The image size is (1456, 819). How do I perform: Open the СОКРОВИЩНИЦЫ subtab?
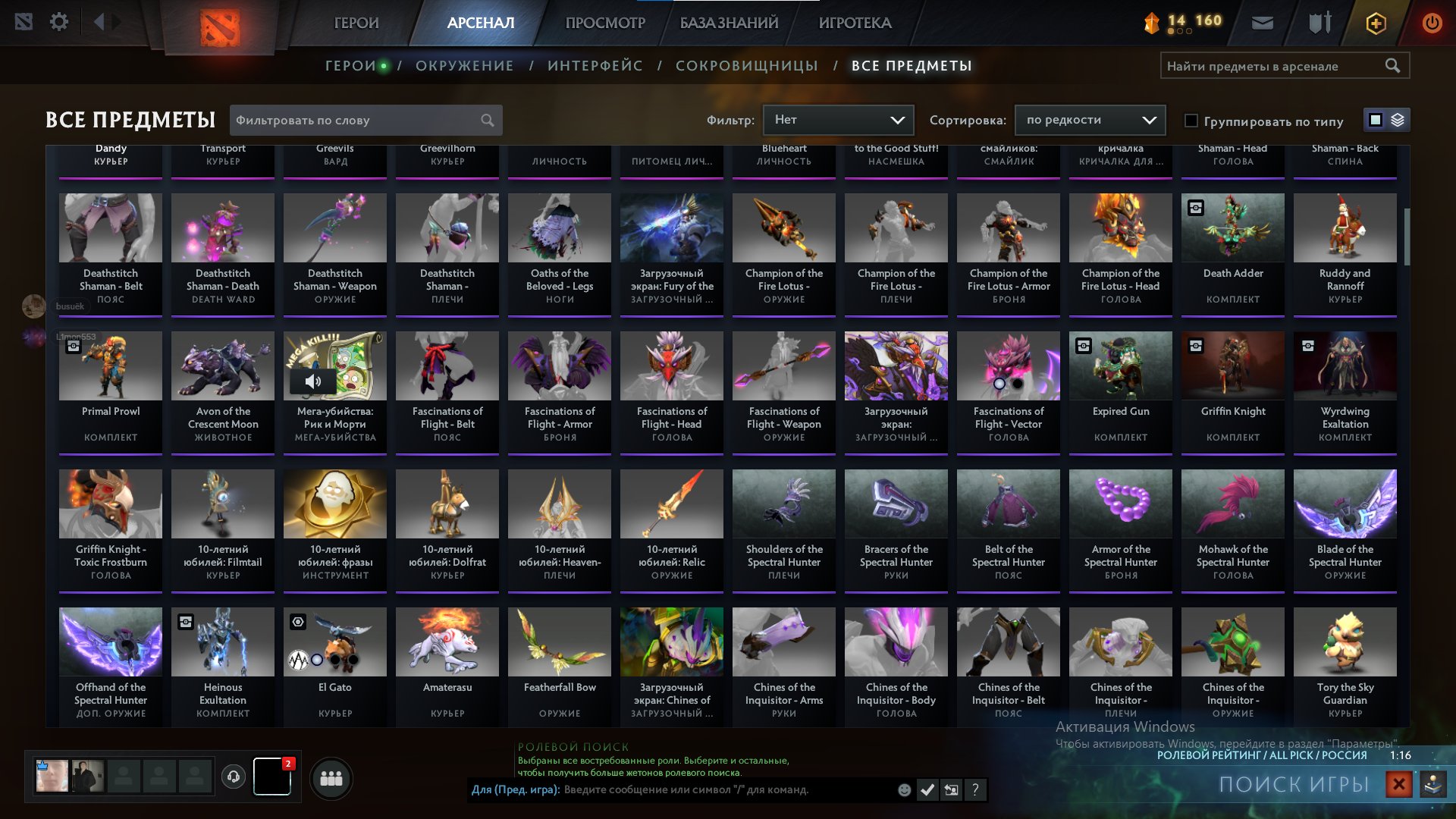point(746,65)
